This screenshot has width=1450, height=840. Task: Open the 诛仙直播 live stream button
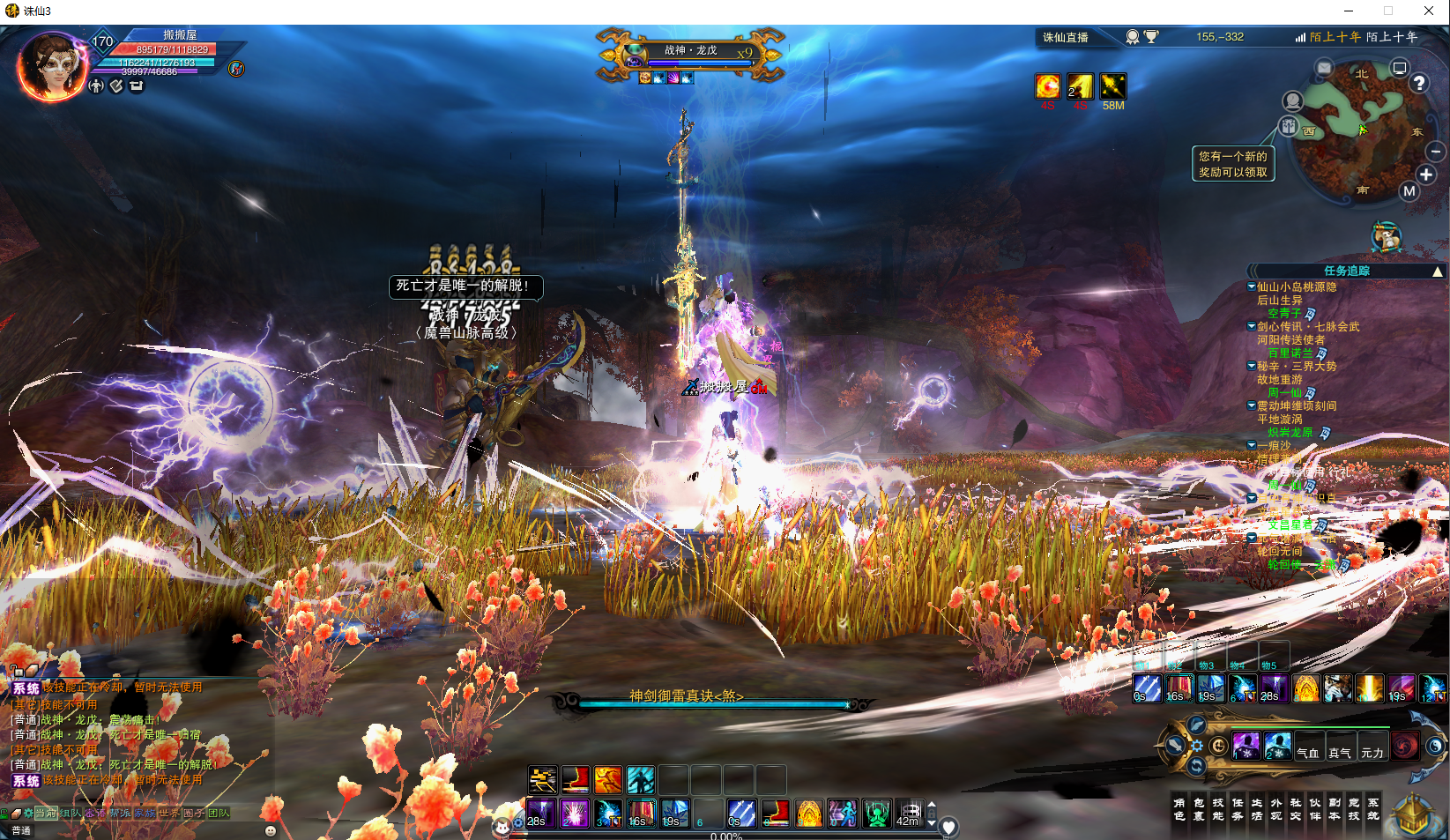pos(1066,37)
